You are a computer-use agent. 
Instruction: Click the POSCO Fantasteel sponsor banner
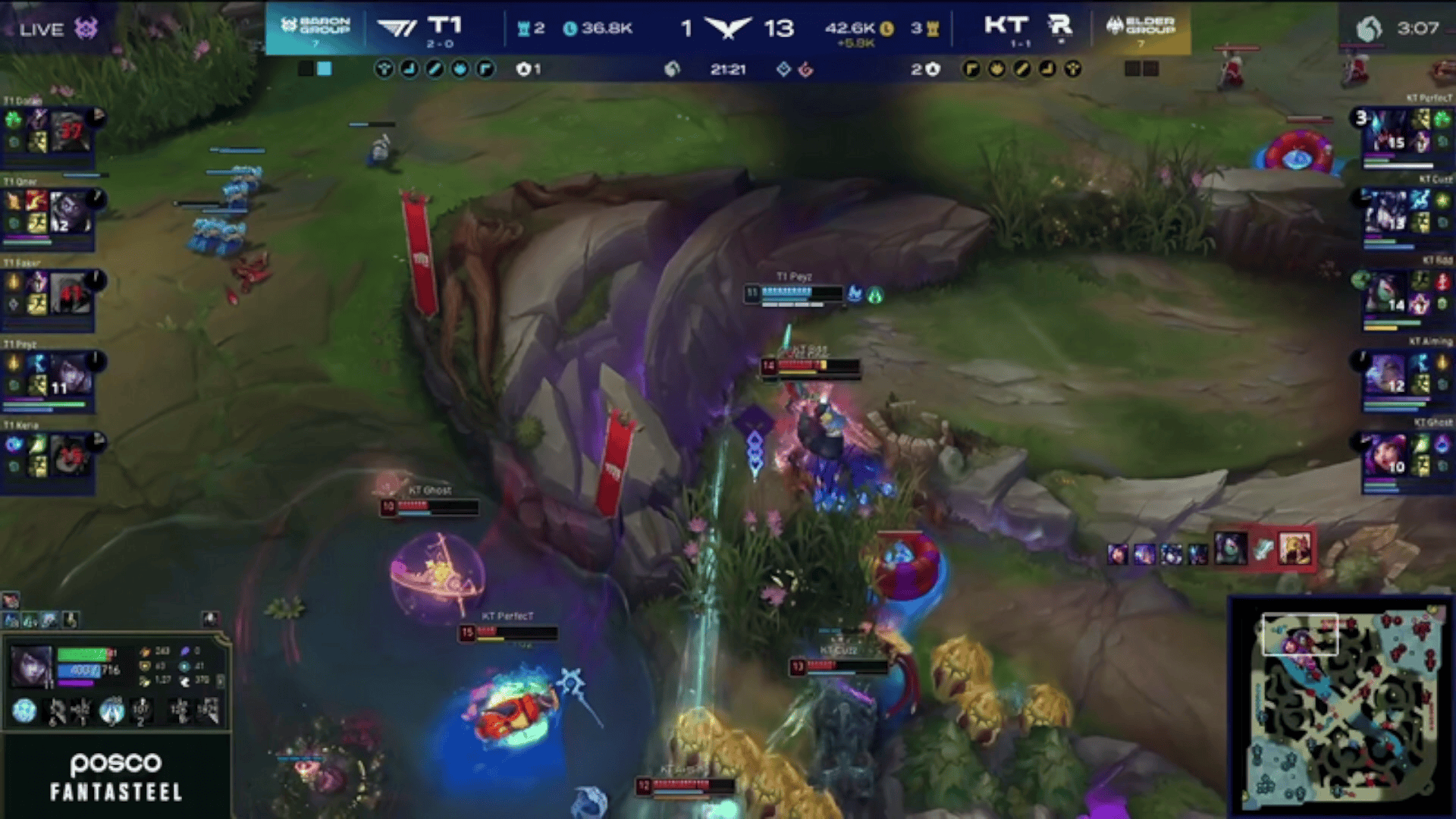click(x=116, y=777)
